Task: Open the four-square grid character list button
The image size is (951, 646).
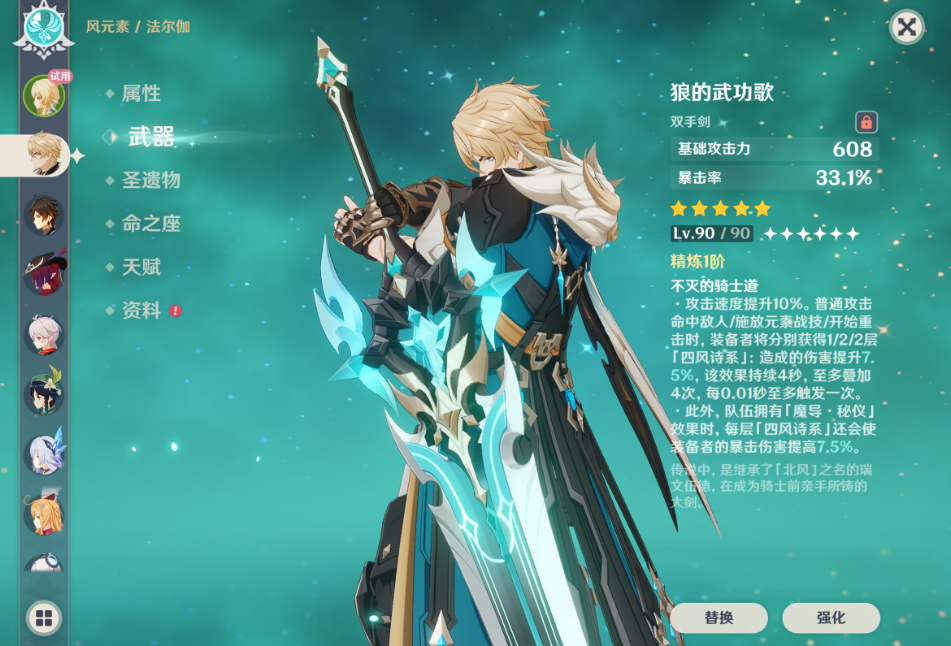Action: (x=43, y=618)
